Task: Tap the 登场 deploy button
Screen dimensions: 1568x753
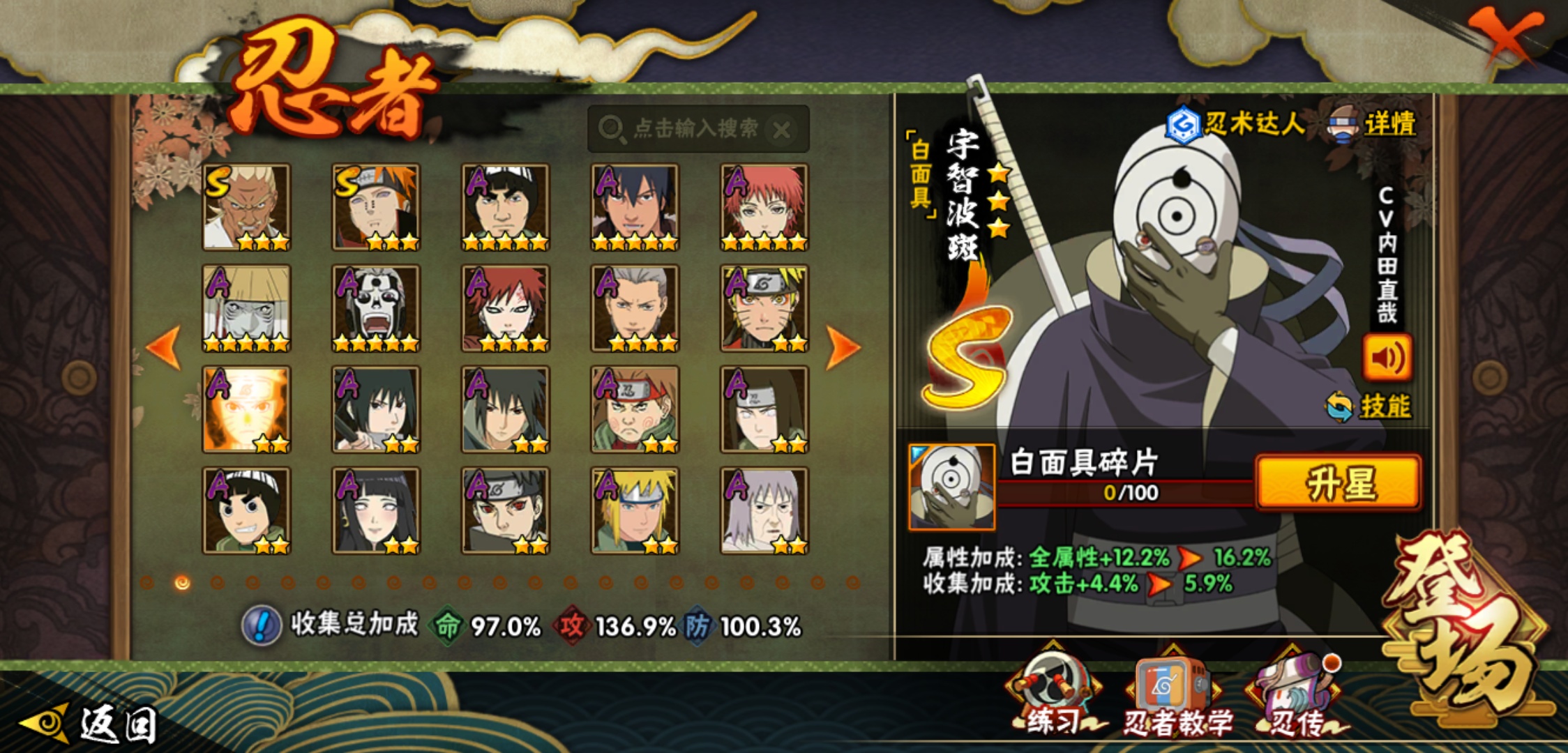Action: coord(1465,627)
